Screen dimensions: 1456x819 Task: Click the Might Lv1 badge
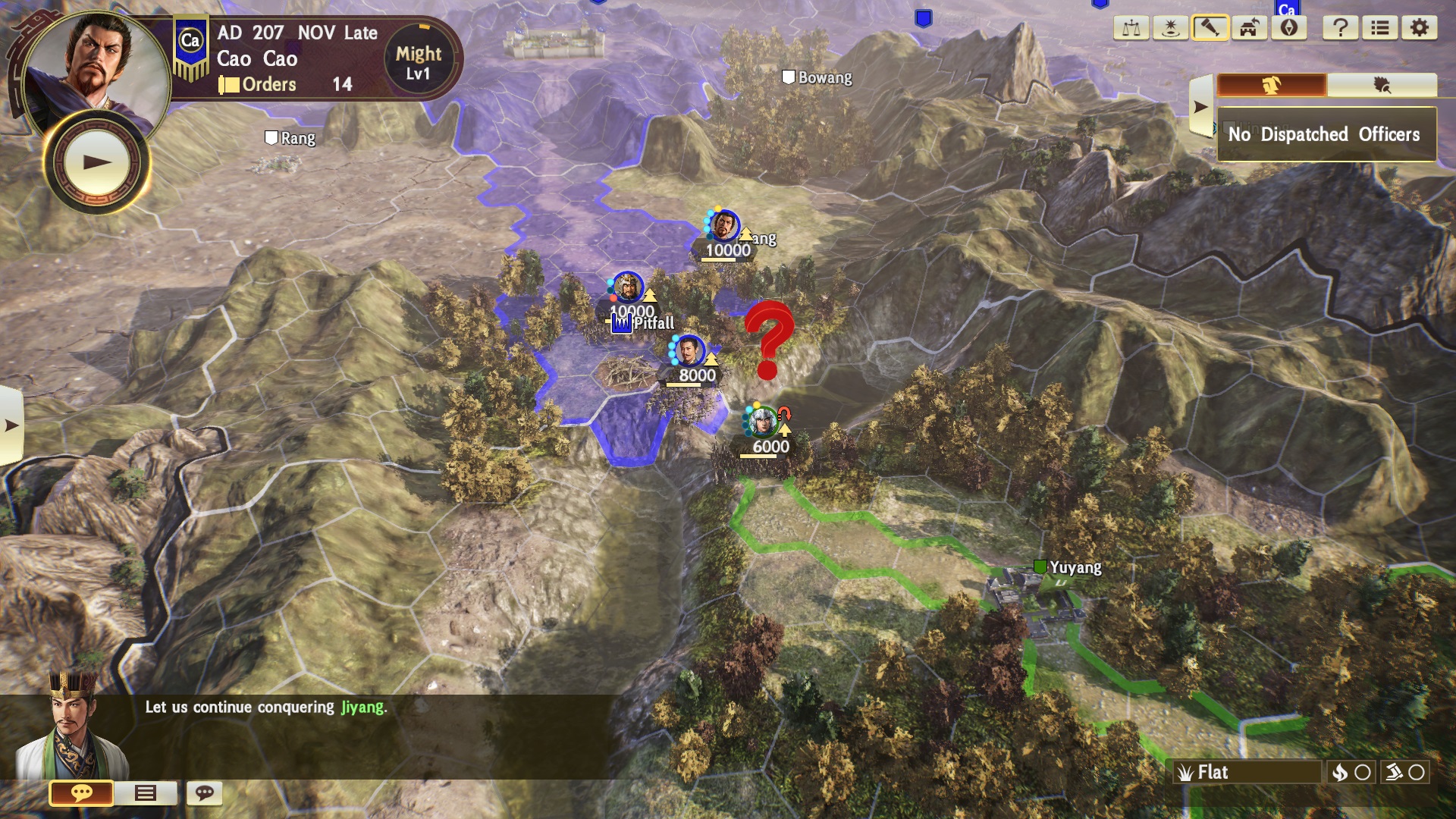coord(418,62)
